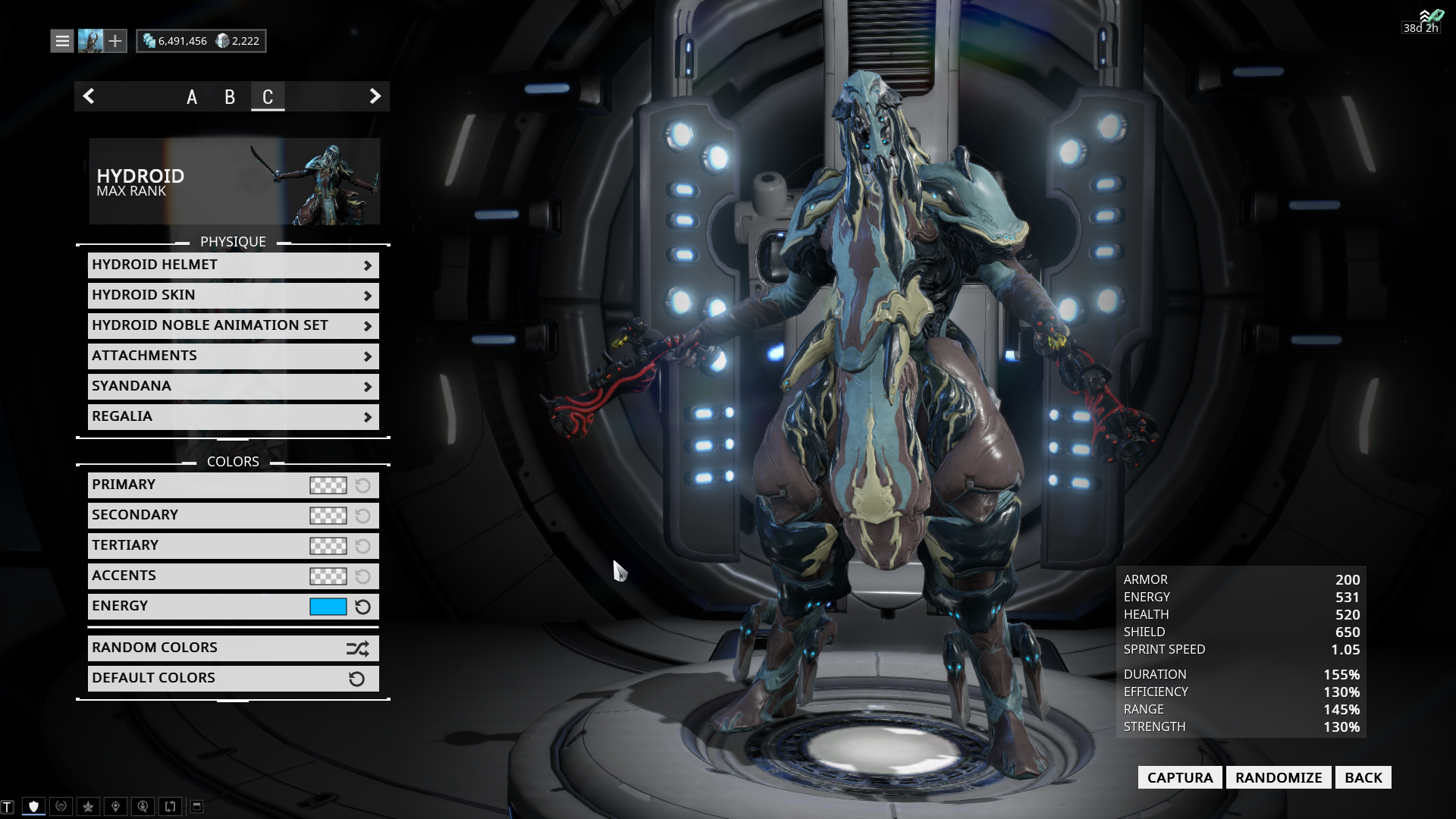Select the shield emblem display icon
Viewport: 1456px width, 819px height.
(x=34, y=806)
